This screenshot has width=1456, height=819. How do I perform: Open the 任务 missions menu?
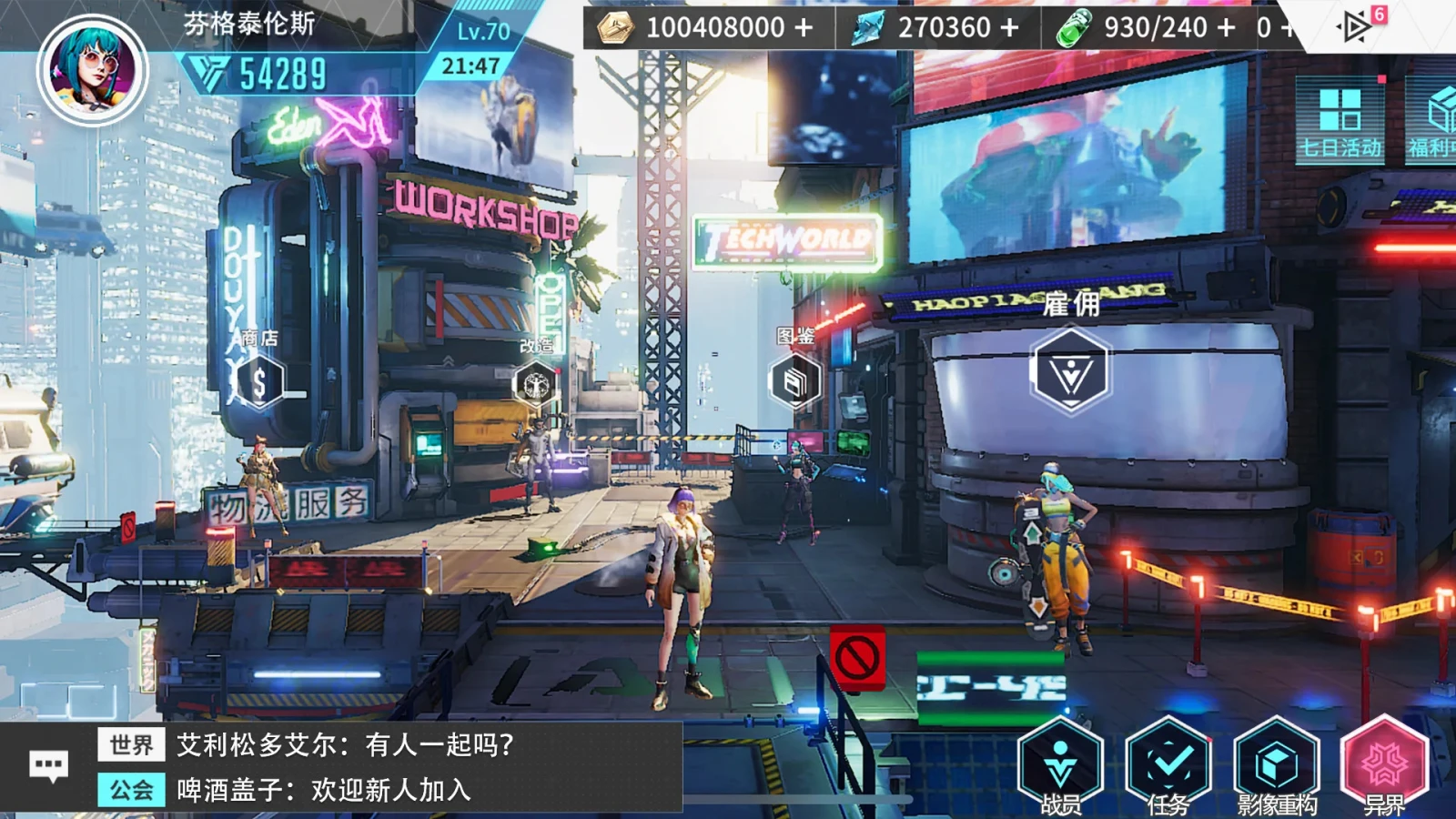(1168, 766)
